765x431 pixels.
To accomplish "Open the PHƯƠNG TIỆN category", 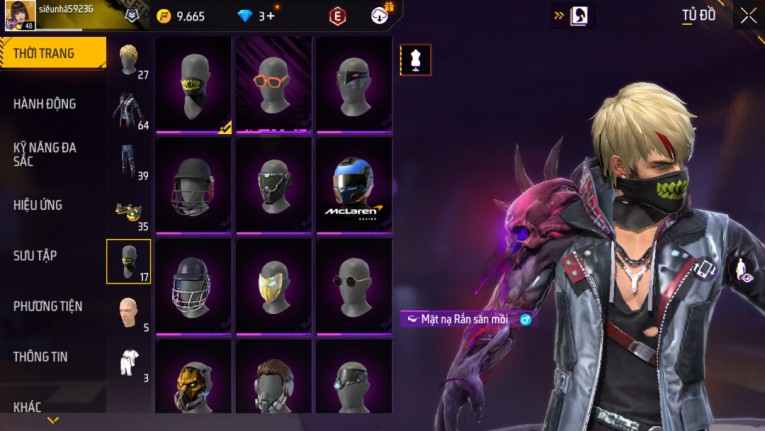I will pos(47,306).
